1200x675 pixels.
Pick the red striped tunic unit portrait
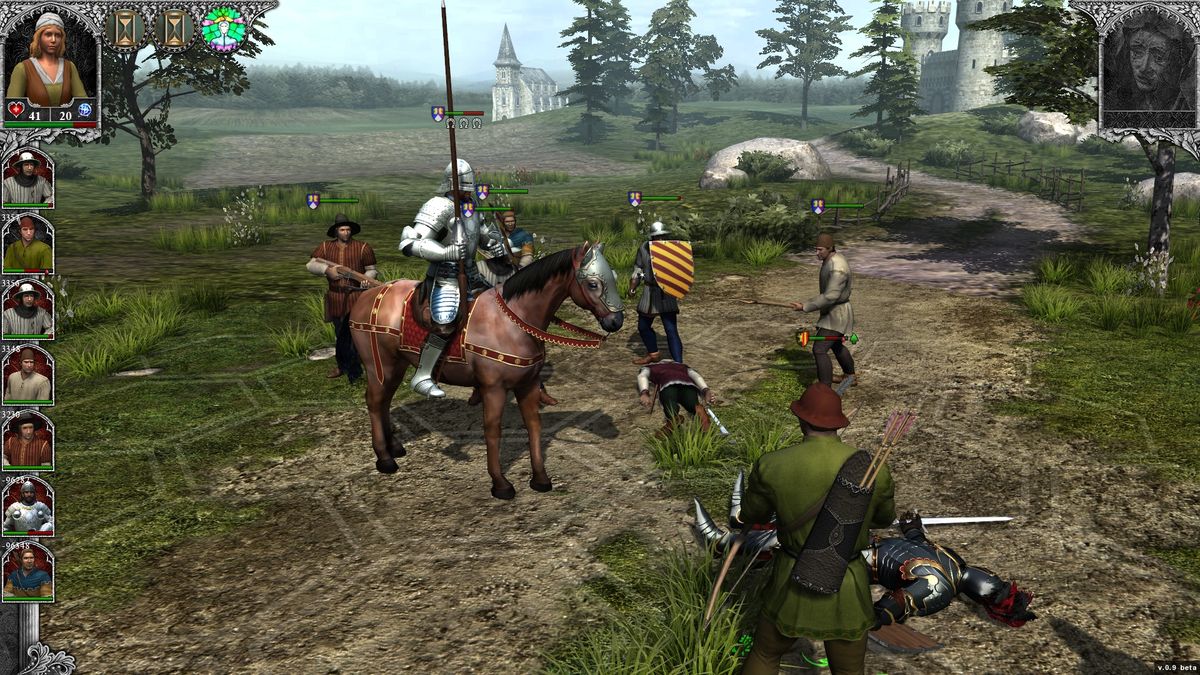tap(27, 441)
